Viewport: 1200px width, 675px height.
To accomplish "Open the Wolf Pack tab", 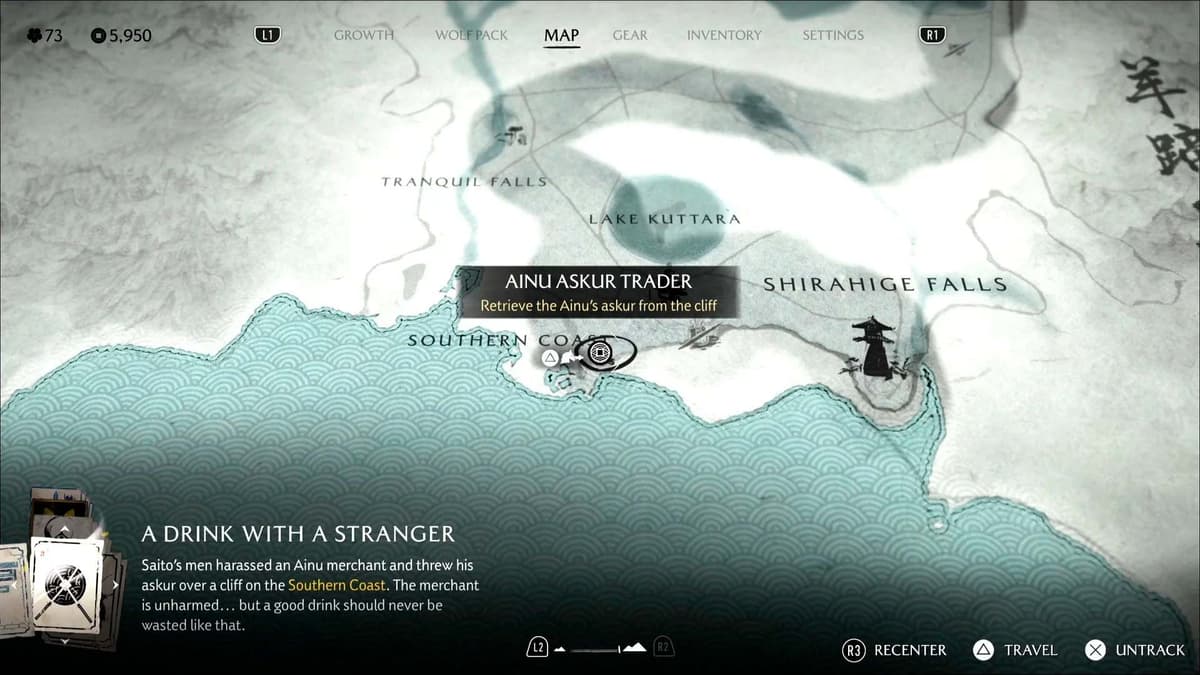I will click(471, 35).
